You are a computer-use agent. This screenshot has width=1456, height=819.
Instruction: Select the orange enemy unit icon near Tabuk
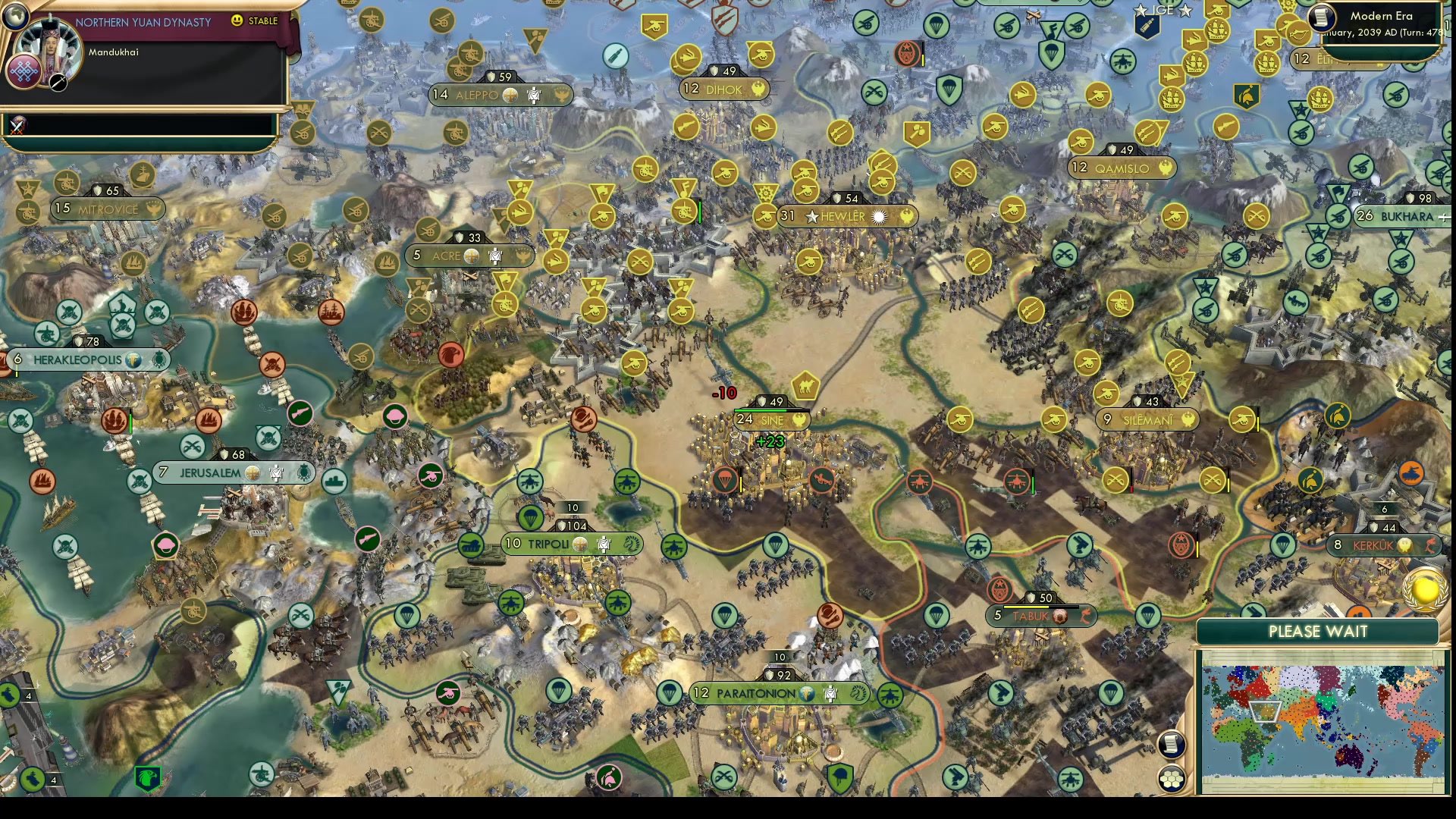coord(1000,588)
